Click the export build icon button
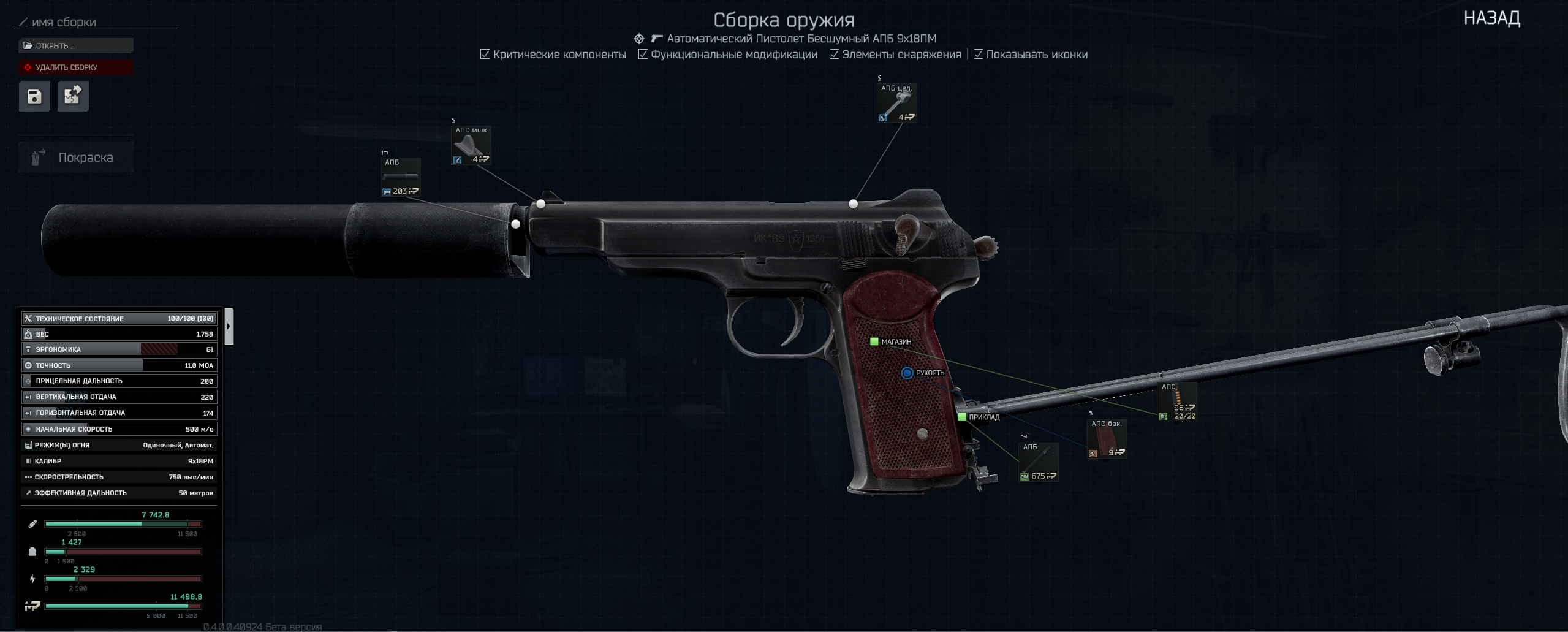 click(73, 96)
